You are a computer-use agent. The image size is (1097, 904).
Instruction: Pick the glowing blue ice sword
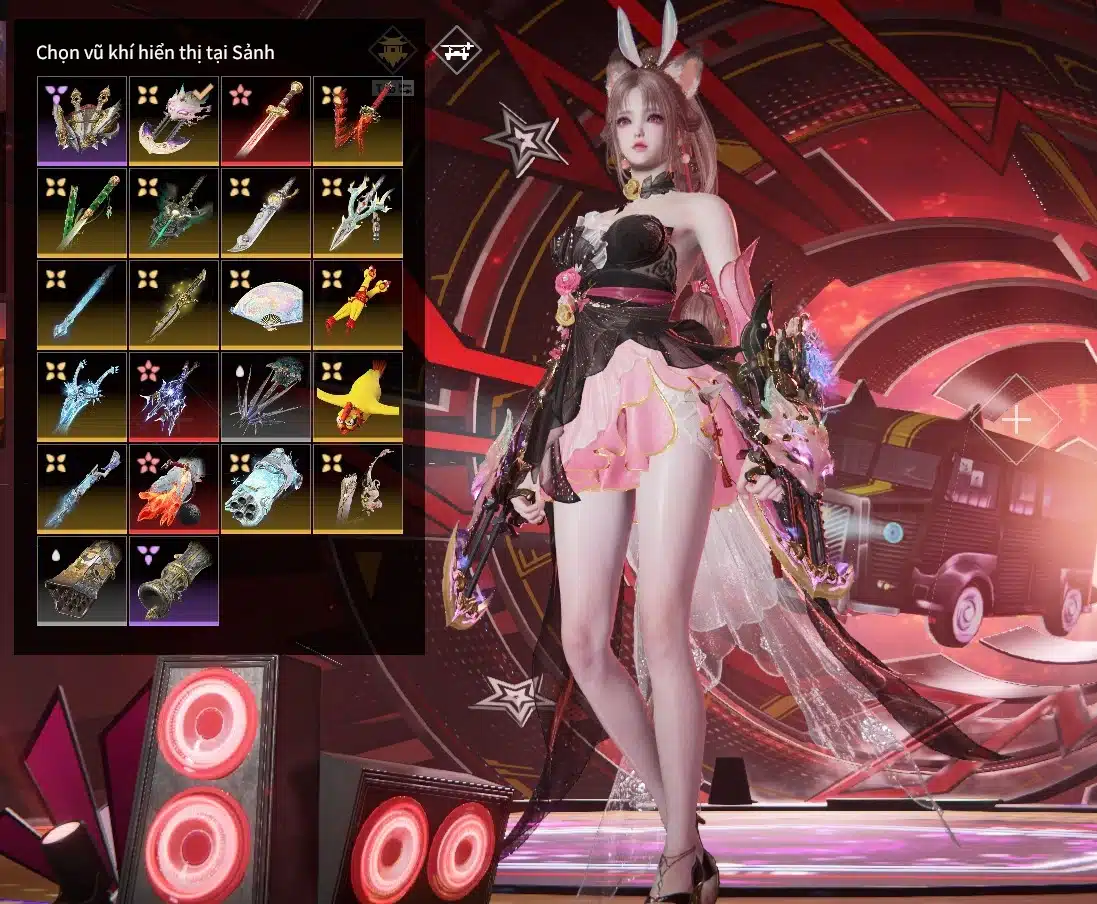click(x=82, y=304)
